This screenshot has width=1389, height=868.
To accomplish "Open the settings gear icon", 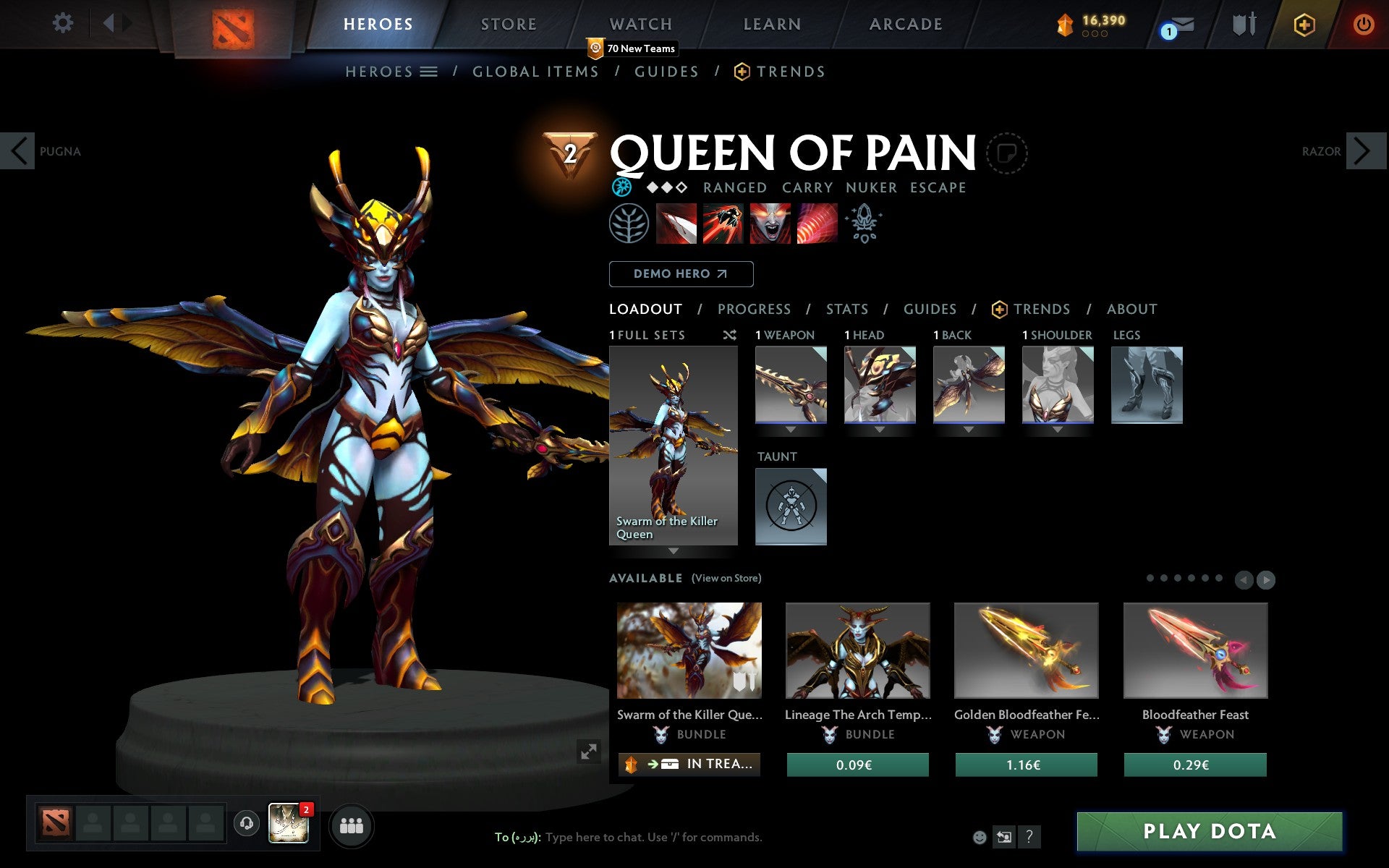I will tap(64, 23).
